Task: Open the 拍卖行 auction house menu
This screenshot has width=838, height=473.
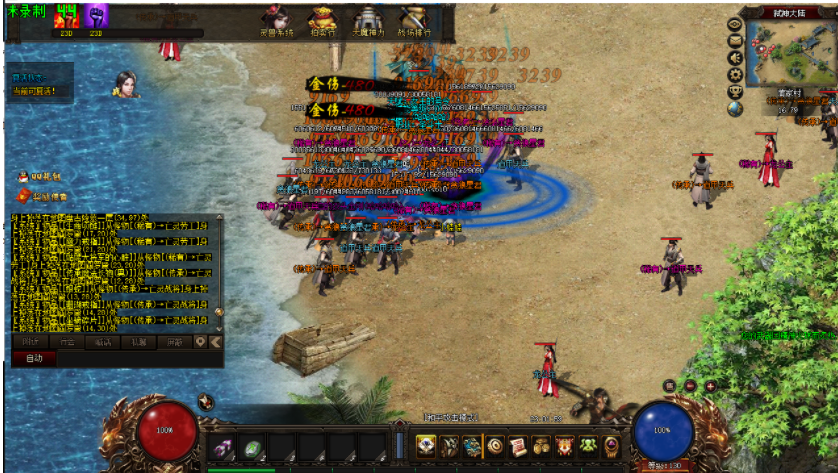Action: pyautogui.click(x=321, y=20)
